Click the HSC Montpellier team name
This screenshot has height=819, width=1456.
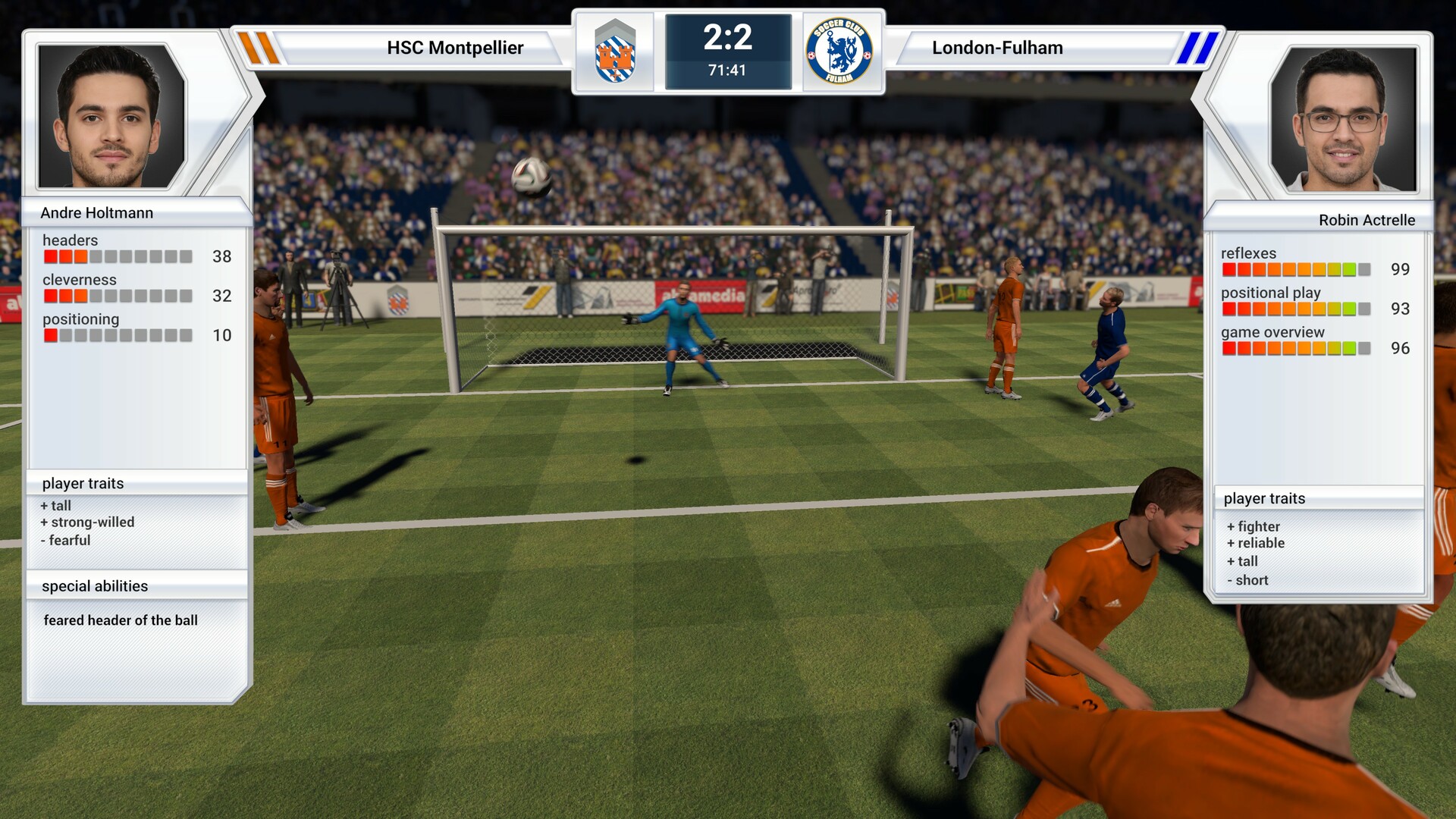454,48
